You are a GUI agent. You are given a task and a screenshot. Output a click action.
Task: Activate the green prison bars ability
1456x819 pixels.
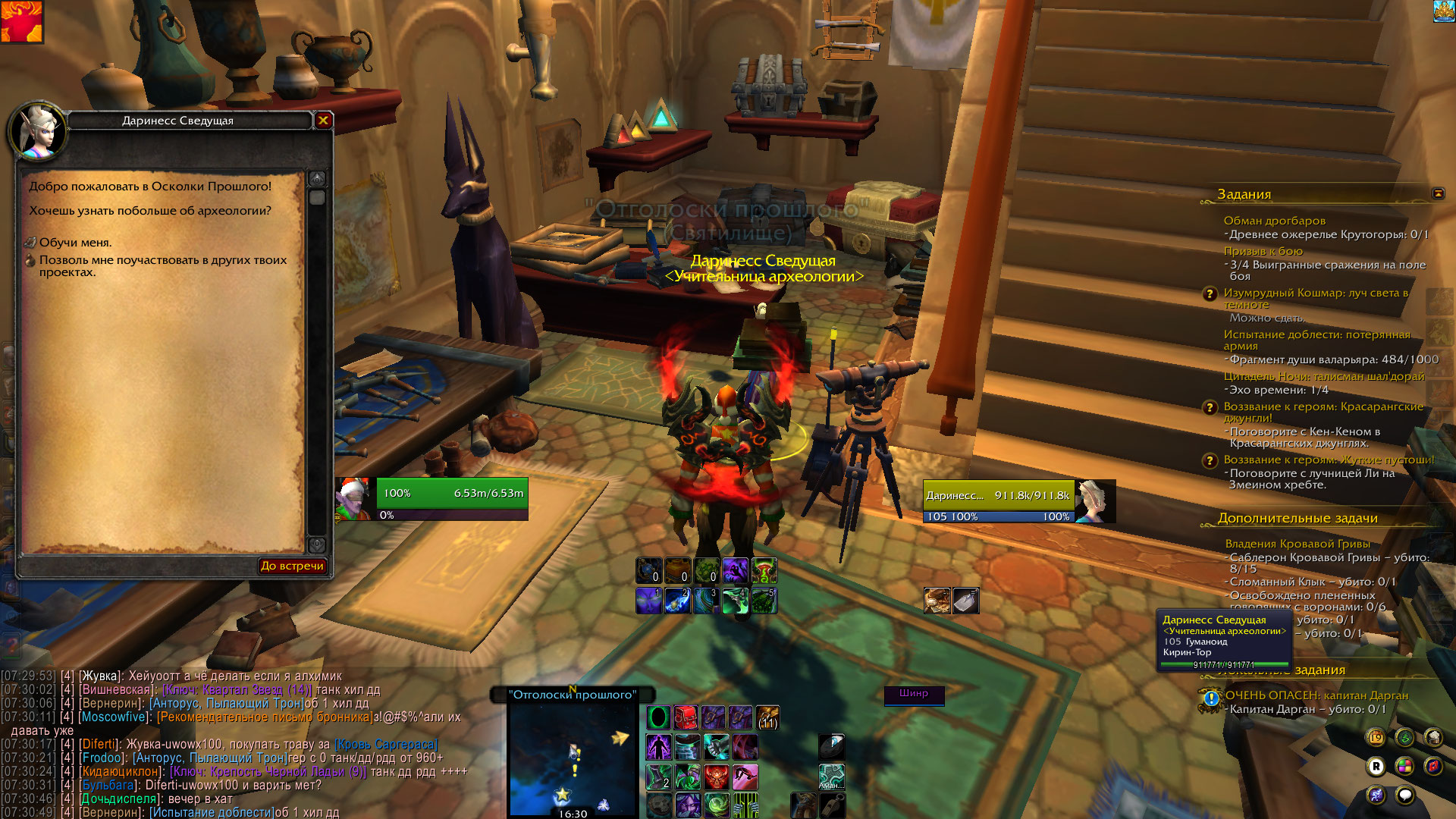[x=745, y=805]
